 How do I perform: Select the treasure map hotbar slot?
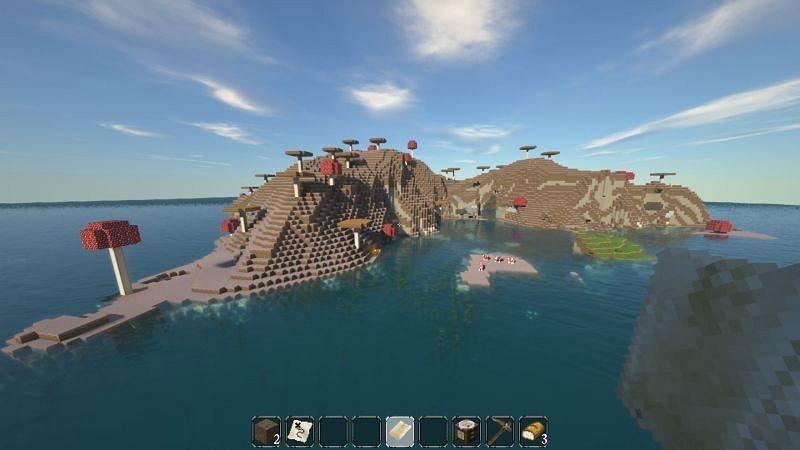[299, 431]
